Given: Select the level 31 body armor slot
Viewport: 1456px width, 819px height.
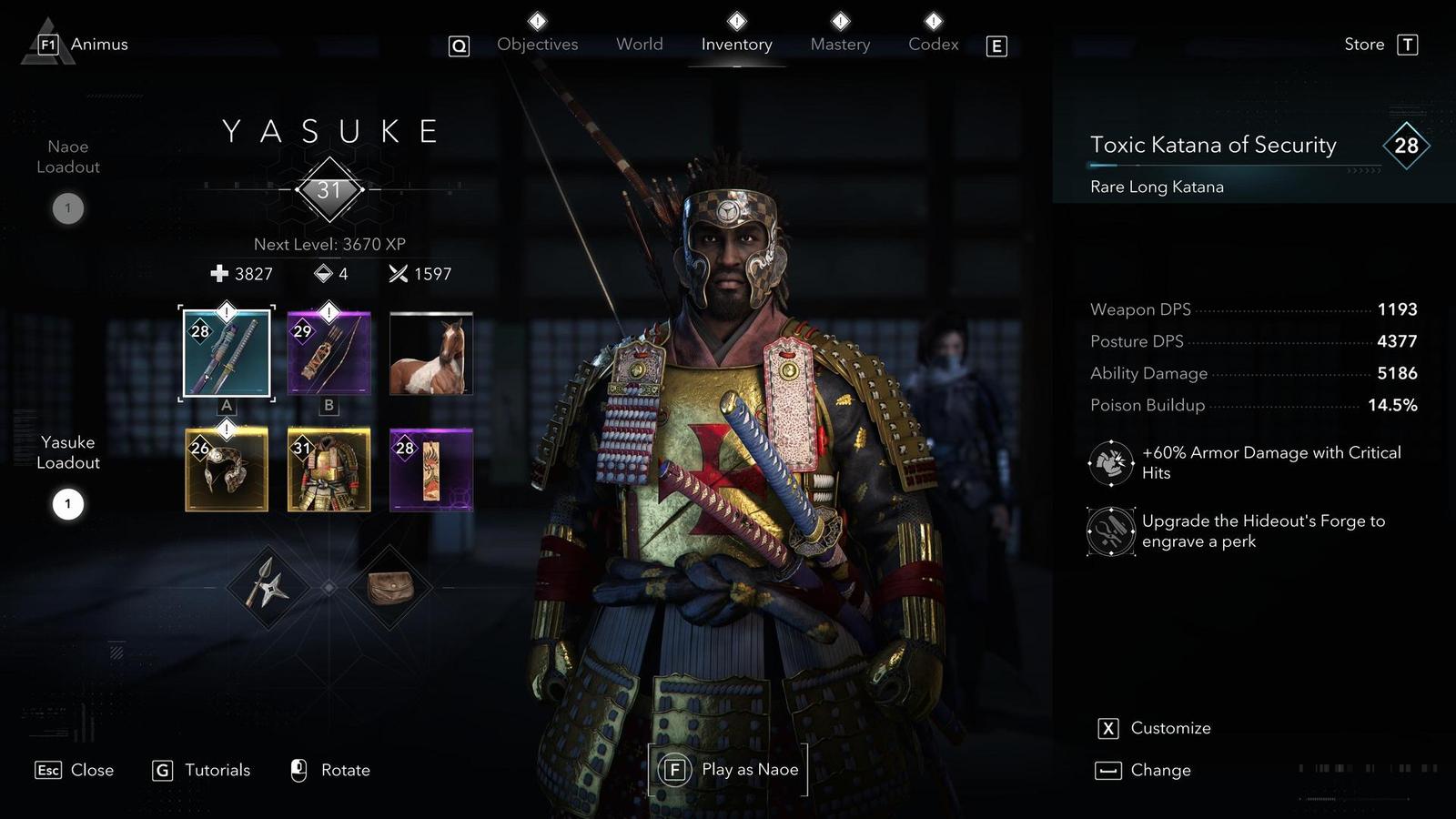Looking at the screenshot, I should point(329,470).
